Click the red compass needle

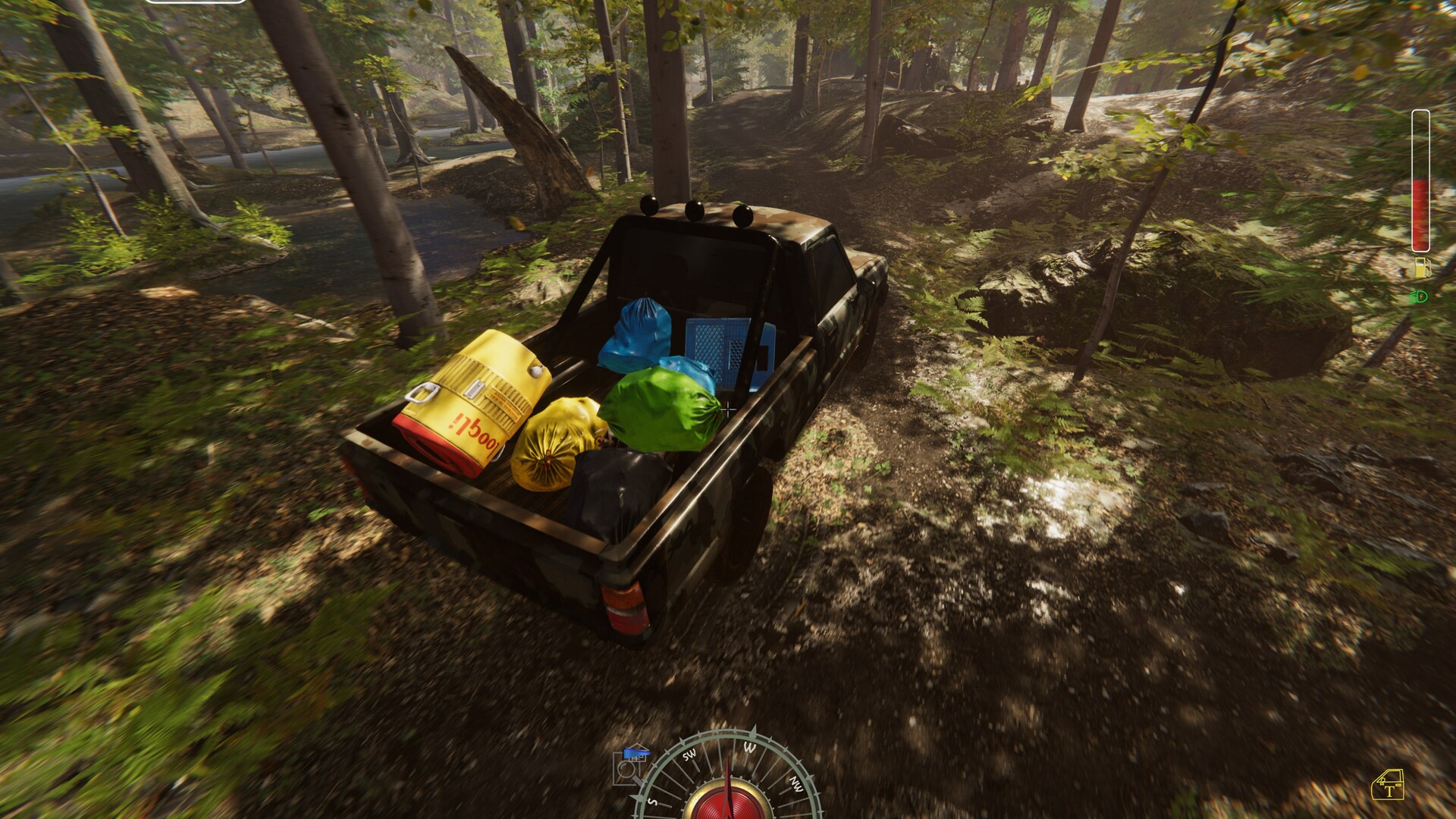point(728,766)
